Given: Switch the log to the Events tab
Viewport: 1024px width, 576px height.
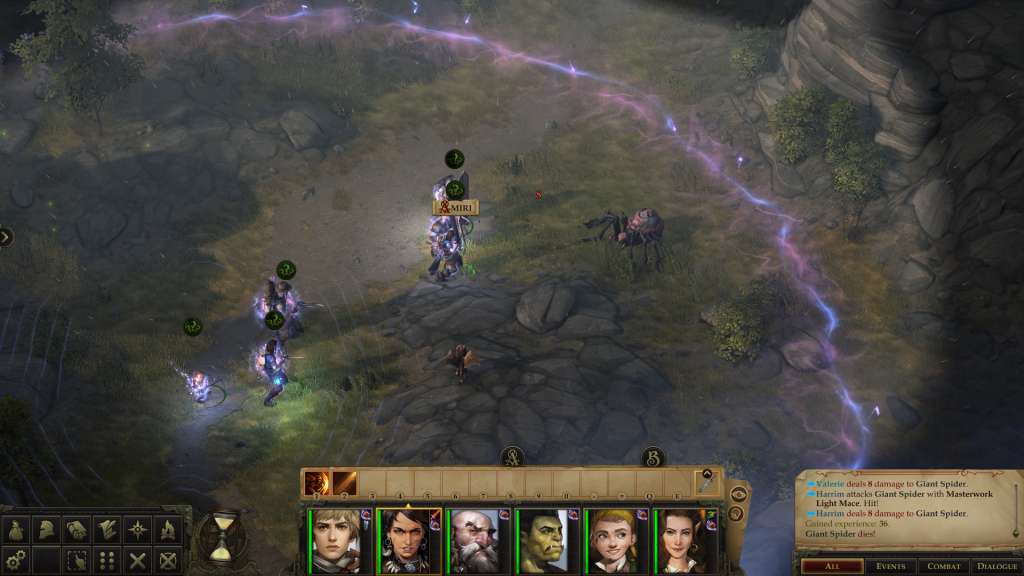Looking at the screenshot, I should (890, 566).
